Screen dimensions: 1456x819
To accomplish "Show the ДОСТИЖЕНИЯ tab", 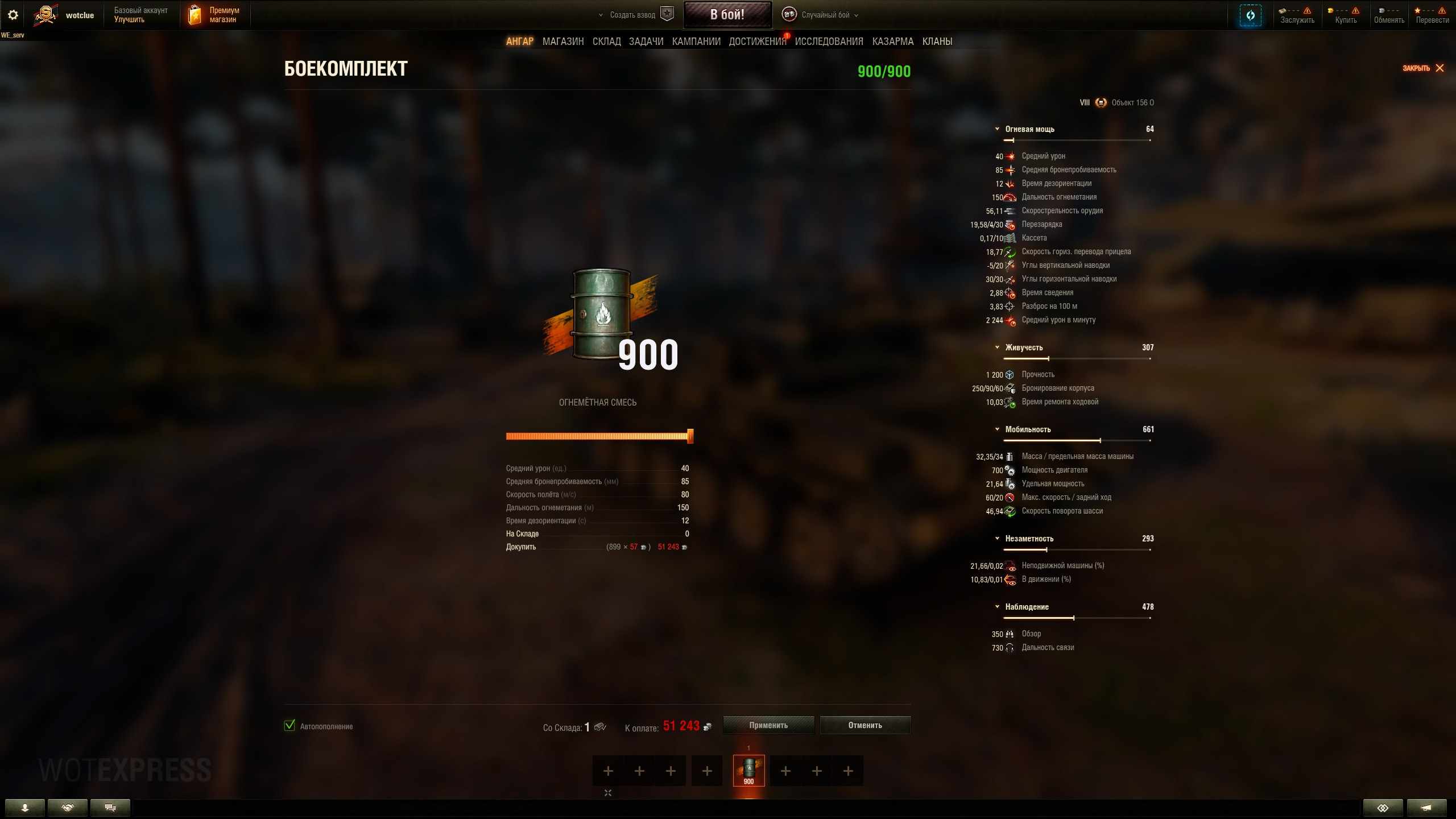I will [757, 42].
